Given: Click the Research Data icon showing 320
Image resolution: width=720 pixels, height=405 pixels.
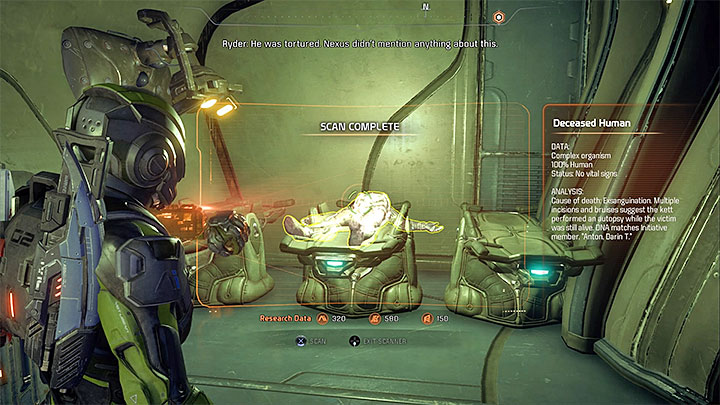Looking at the screenshot, I should (x=322, y=319).
